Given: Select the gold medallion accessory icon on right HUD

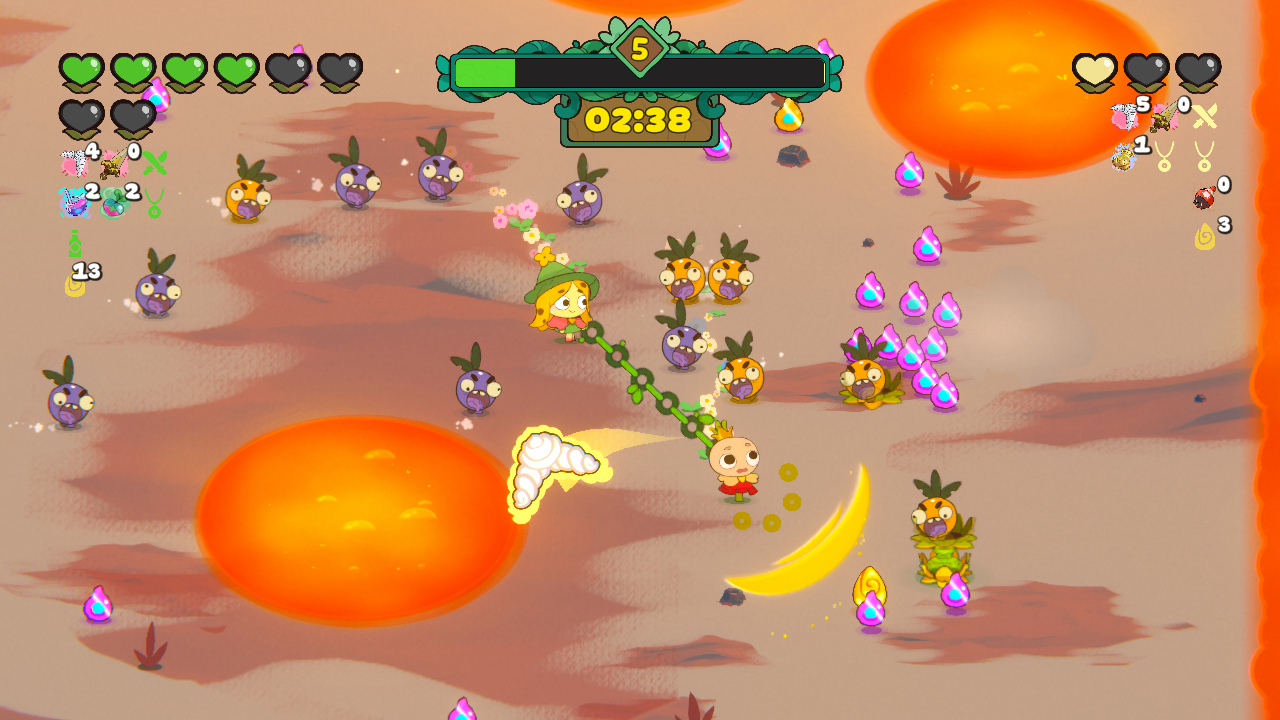Looking at the screenshot, I should [1122, 158].
